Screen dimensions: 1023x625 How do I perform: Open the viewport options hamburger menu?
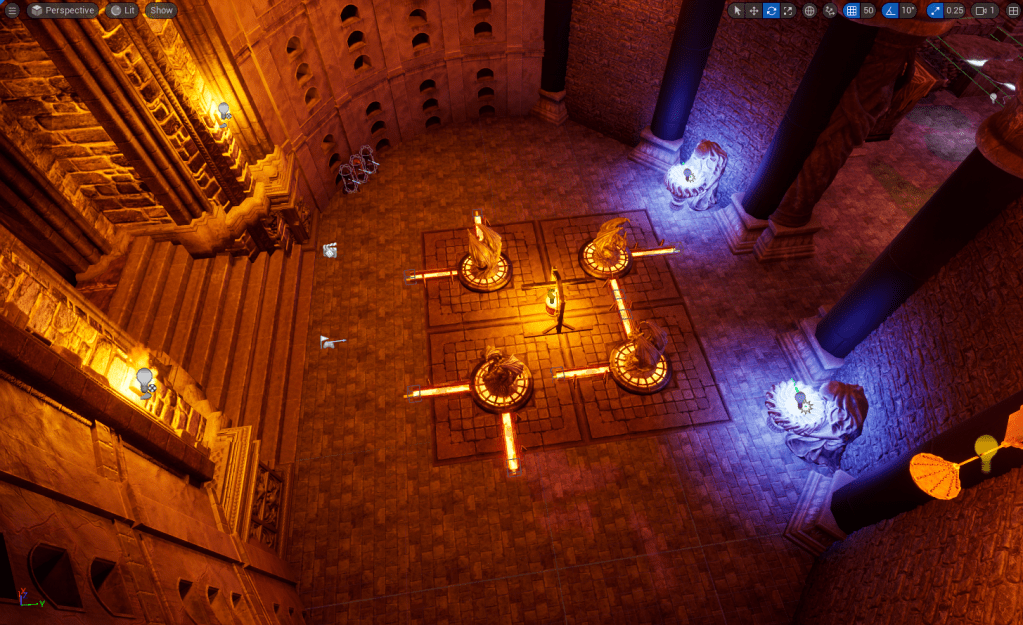[12, 10]
